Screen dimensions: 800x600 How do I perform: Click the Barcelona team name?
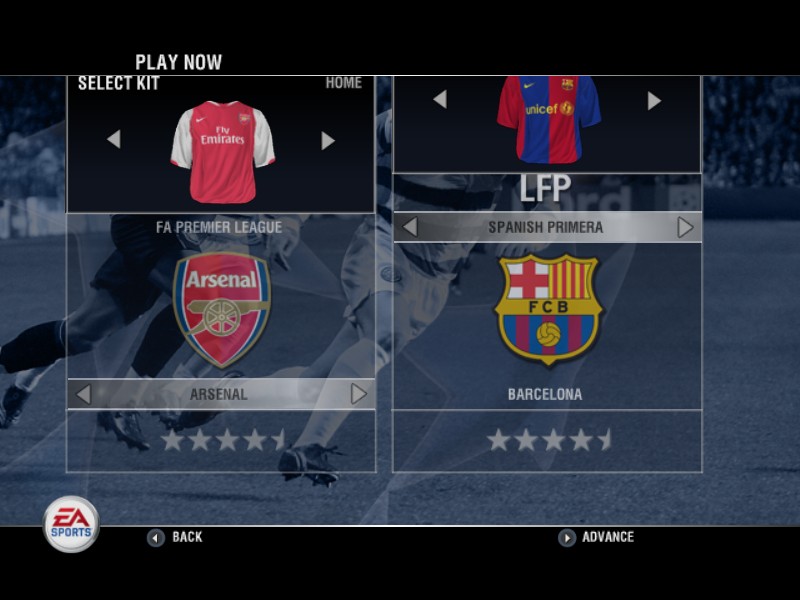[x=545, y=394]
